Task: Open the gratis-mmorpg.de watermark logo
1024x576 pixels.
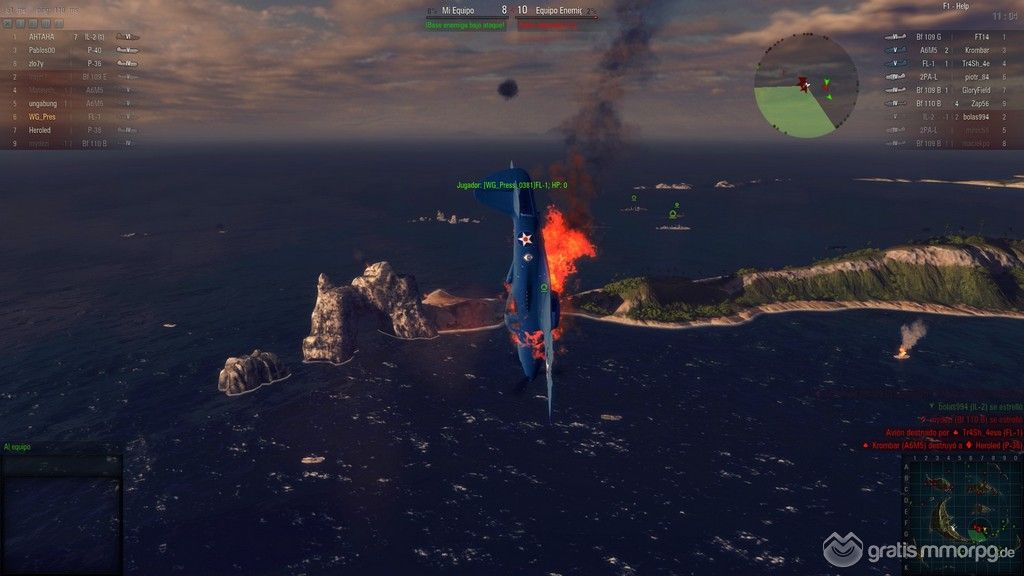Action: [x=920, y=550]
